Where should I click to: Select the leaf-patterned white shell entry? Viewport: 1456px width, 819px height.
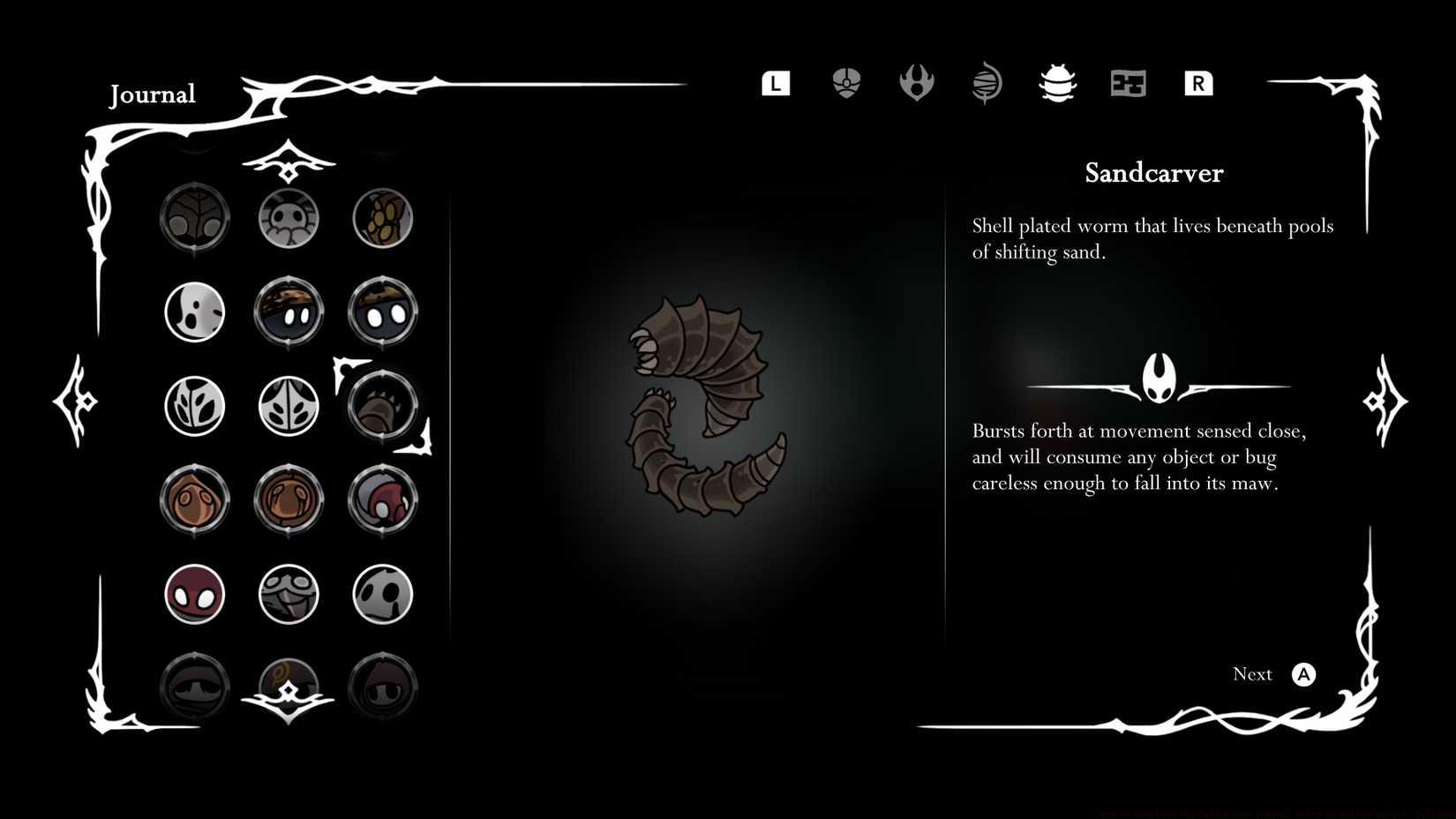(195, 407)
